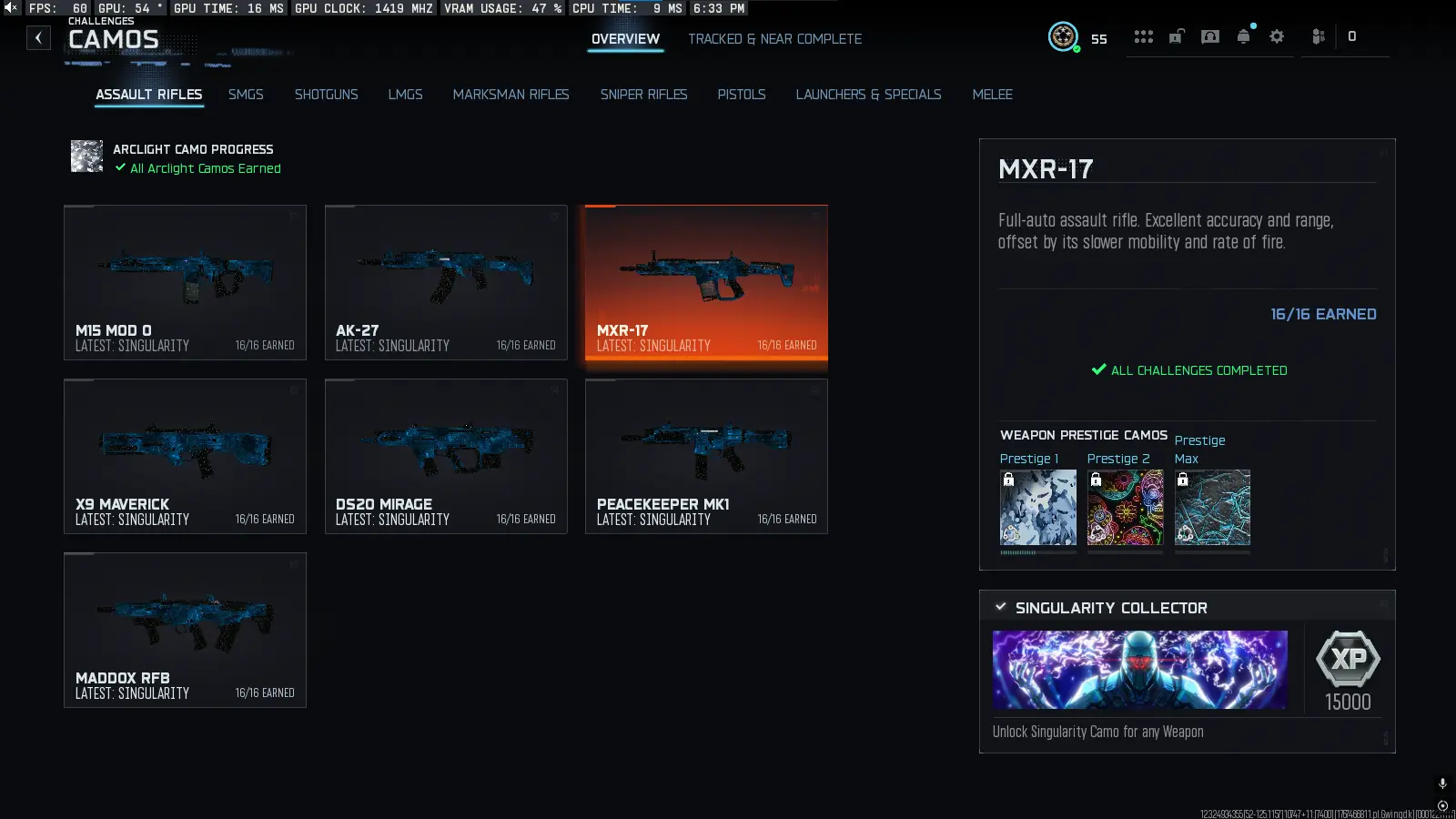Select the SMGS weapon category
The image size is (1456, 819).
(246, 94)
